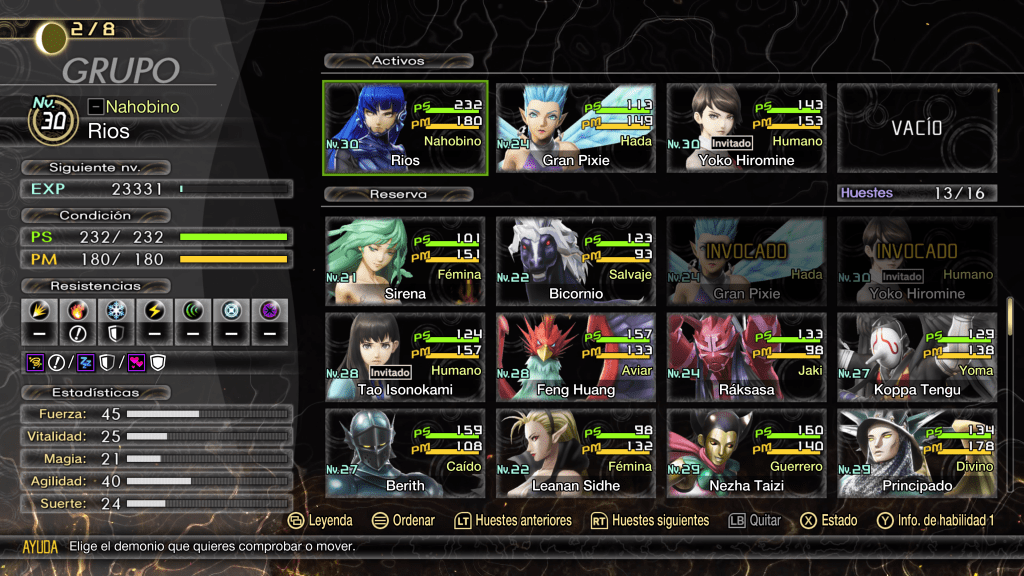Screen dimensions: 1024x576
Task: Select Rios the Nahobino in active party
Action: tap(405, 127)
